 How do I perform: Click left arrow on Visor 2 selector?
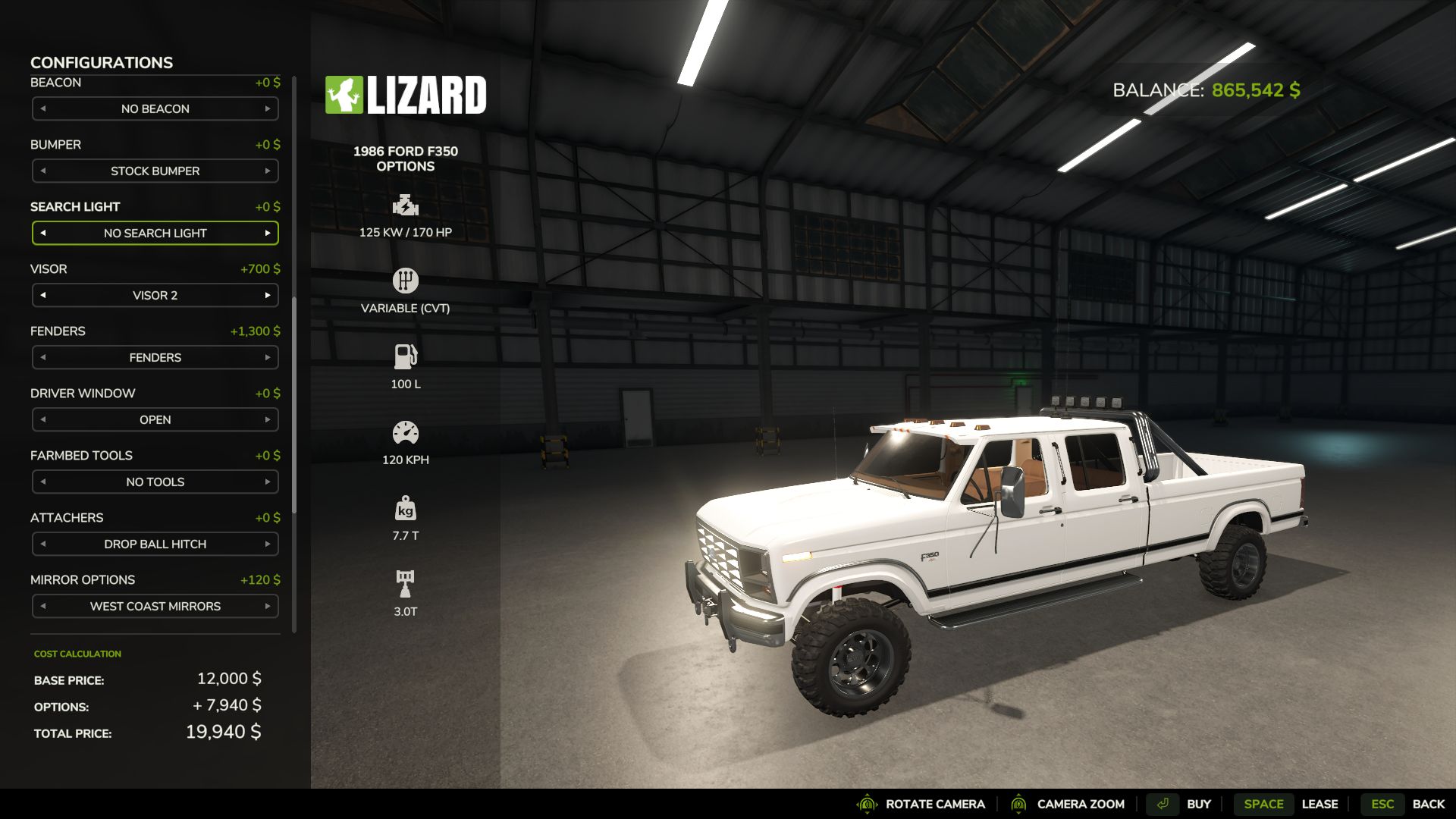[x=42, y=295]
